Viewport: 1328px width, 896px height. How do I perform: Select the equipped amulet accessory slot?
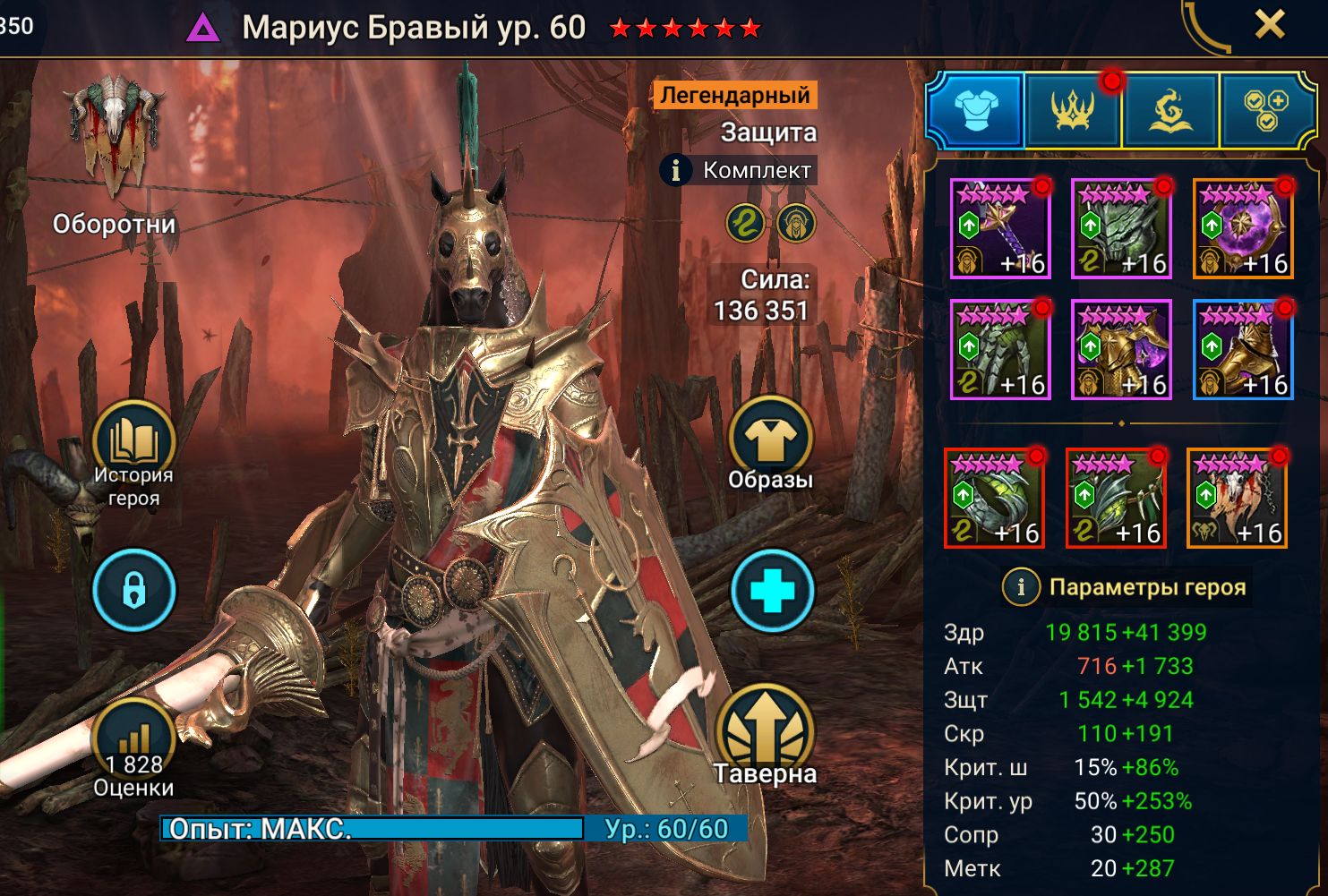point(1116,498)
